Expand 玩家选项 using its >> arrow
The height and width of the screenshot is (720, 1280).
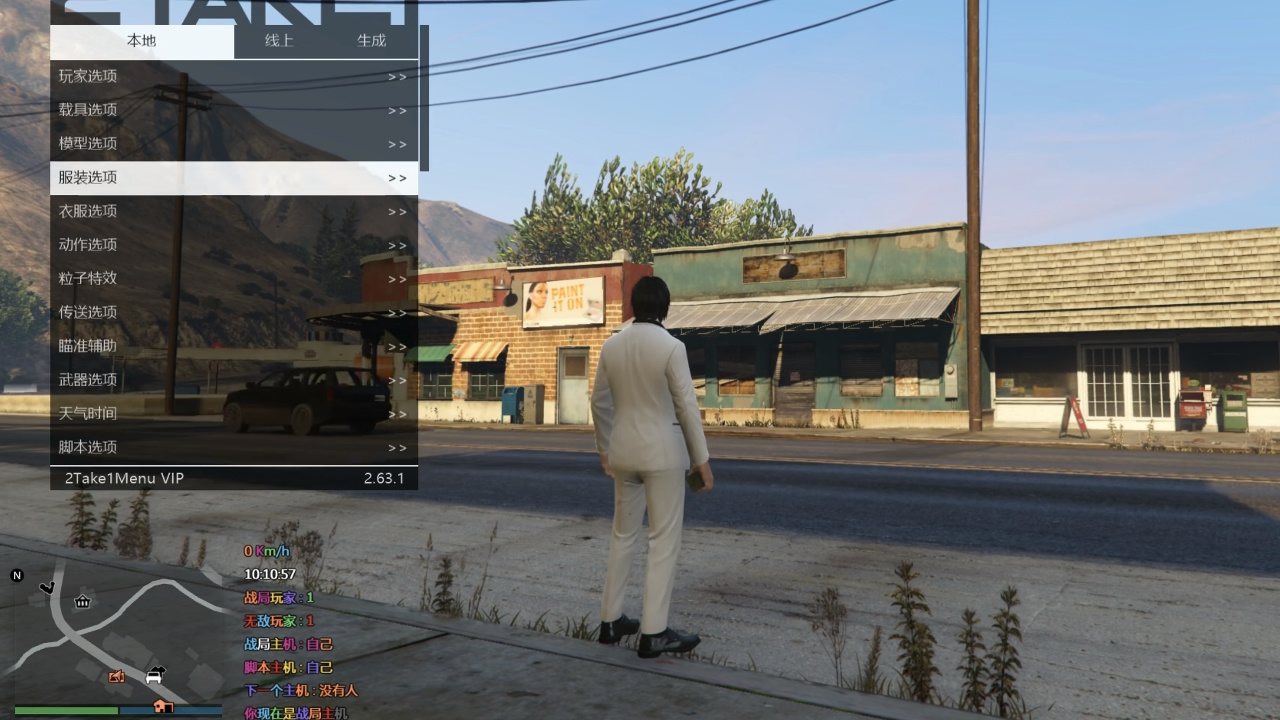pos(397,76)
